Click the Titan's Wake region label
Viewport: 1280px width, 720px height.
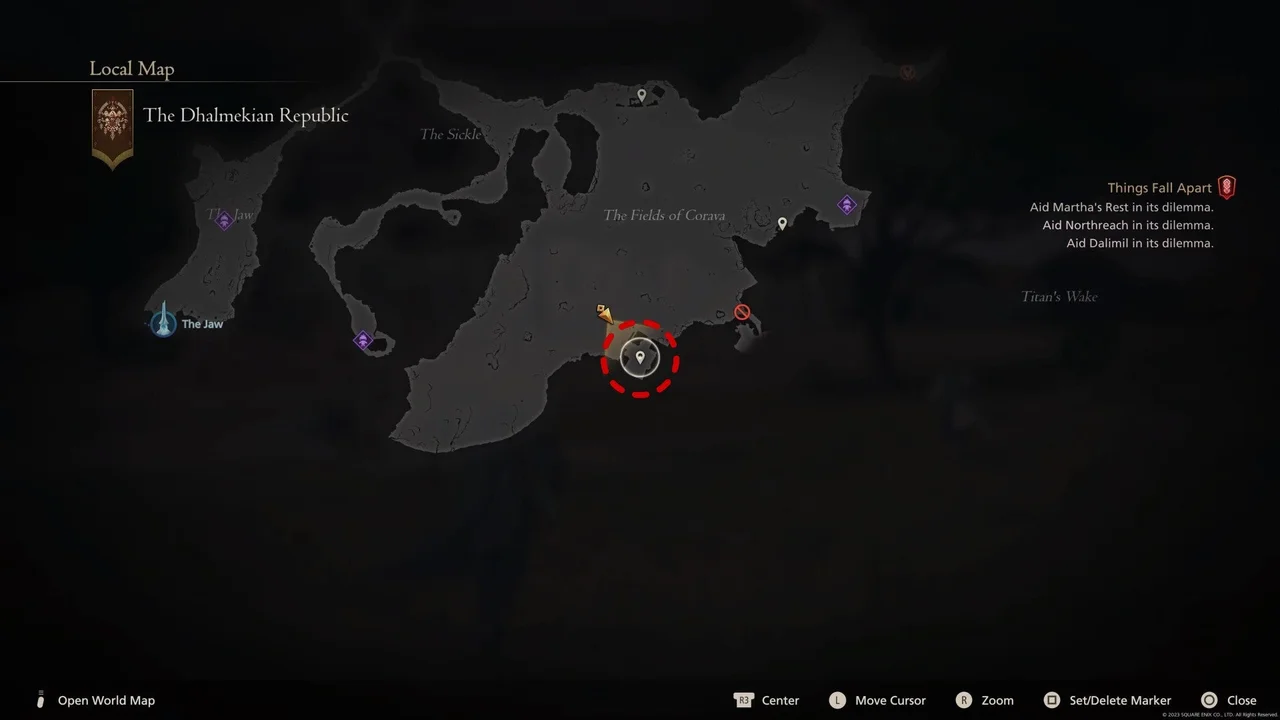click(x=1058, y=296)
